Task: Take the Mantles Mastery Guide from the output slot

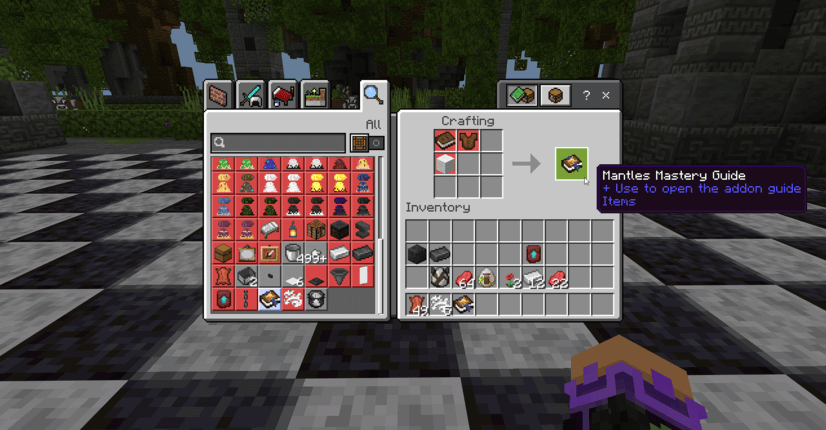Action: 571,163
